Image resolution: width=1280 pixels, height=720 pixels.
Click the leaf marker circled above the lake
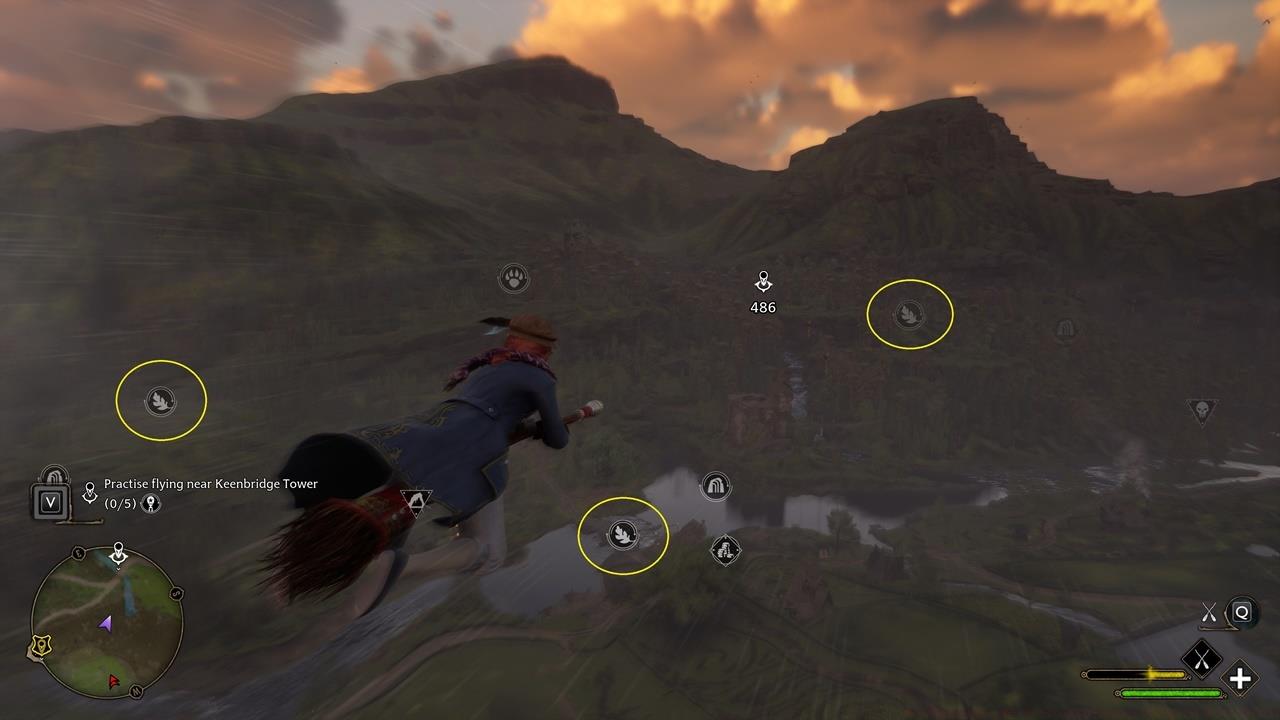(x=623, y=535)
